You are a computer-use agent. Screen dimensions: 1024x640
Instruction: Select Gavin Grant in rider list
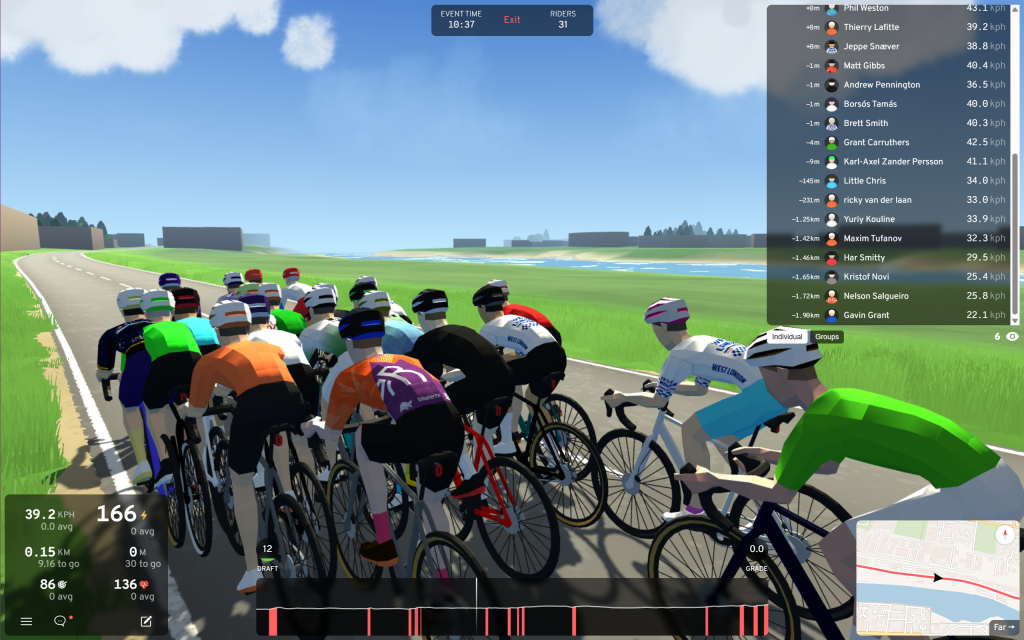point(866,316)
